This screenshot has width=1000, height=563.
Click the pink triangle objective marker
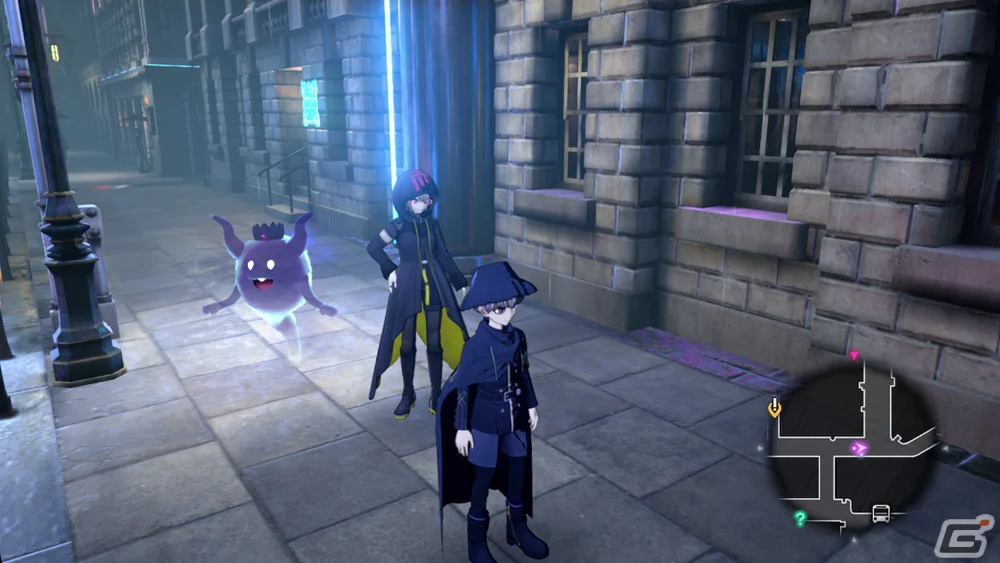tap(853, 355)
